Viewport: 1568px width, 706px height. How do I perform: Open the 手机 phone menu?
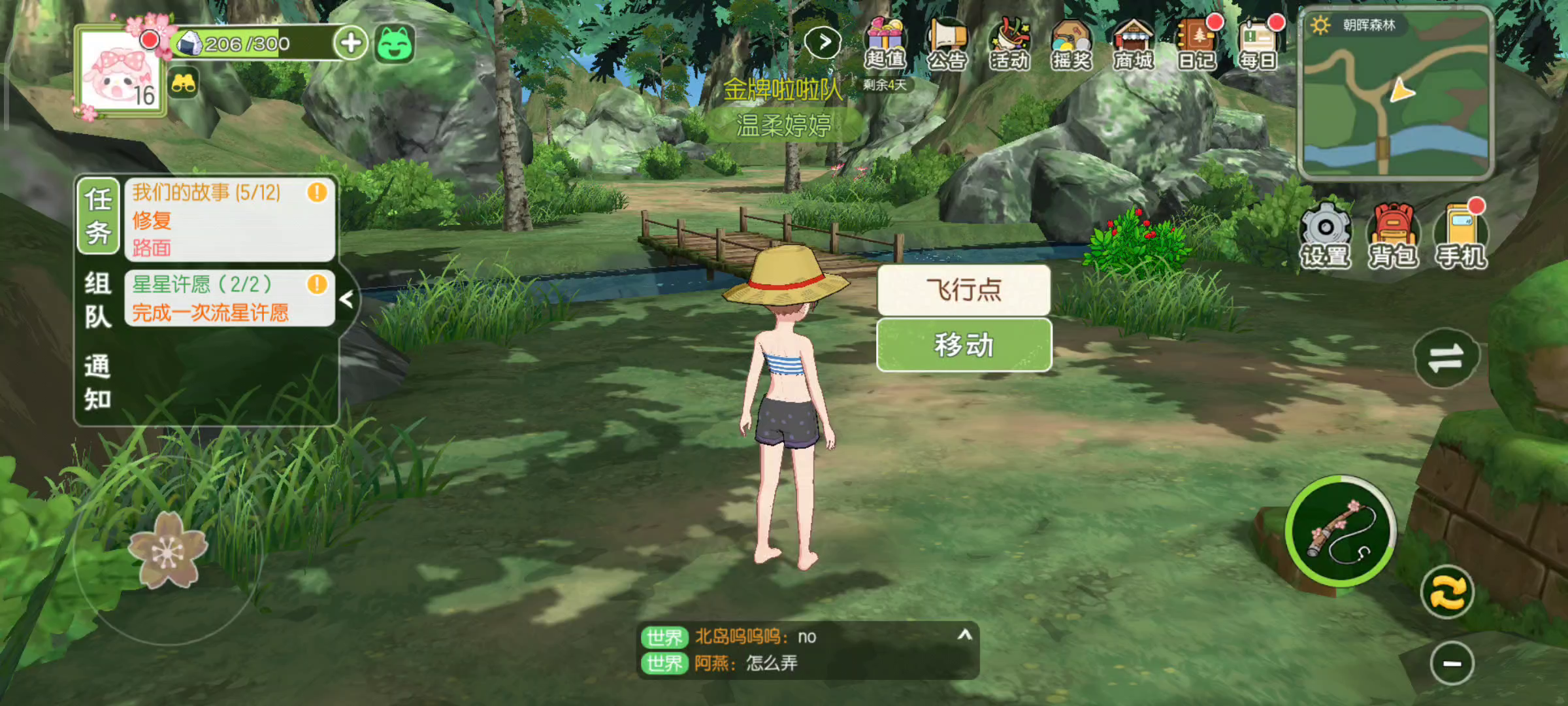(1461, 235)
